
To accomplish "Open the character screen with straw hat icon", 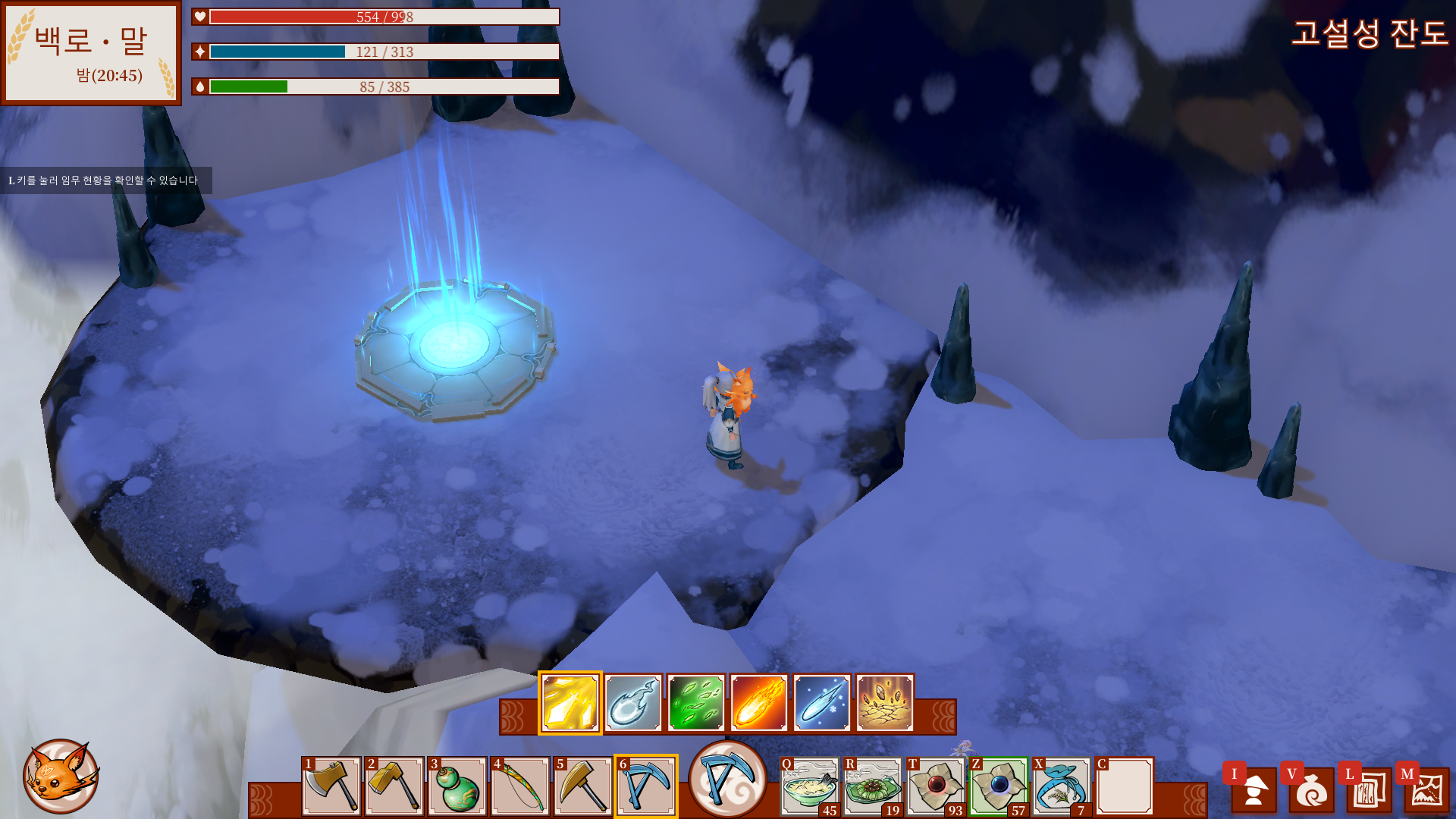I will [x=1254, y=789].
